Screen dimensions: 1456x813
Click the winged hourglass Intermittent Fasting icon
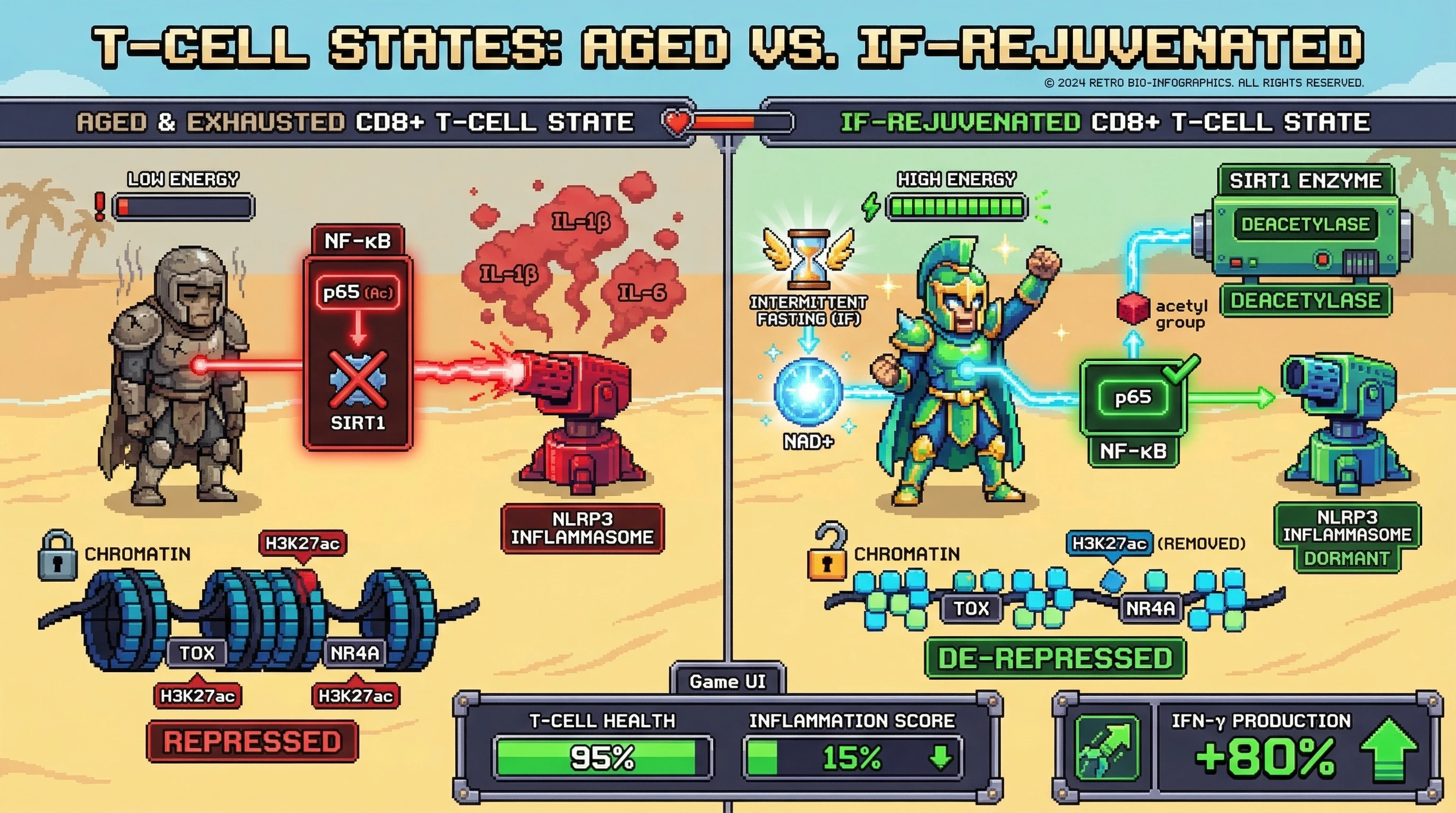point(808,260)
